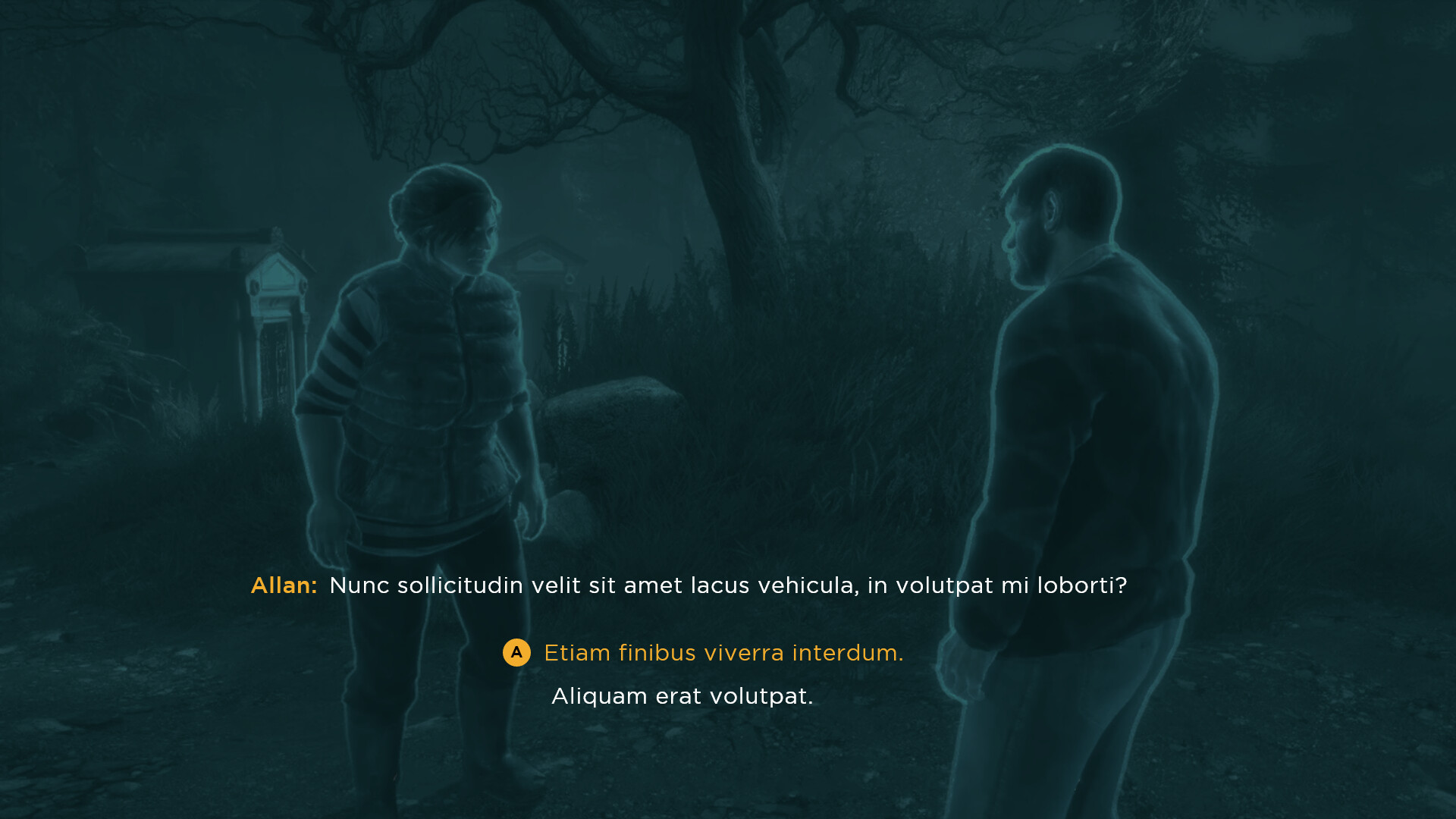The height and width of the screenshot is (819, 1456).
Task: Choose the reply "Etiam finibus viverra interdum."
Action: click(x=723, y=653)
